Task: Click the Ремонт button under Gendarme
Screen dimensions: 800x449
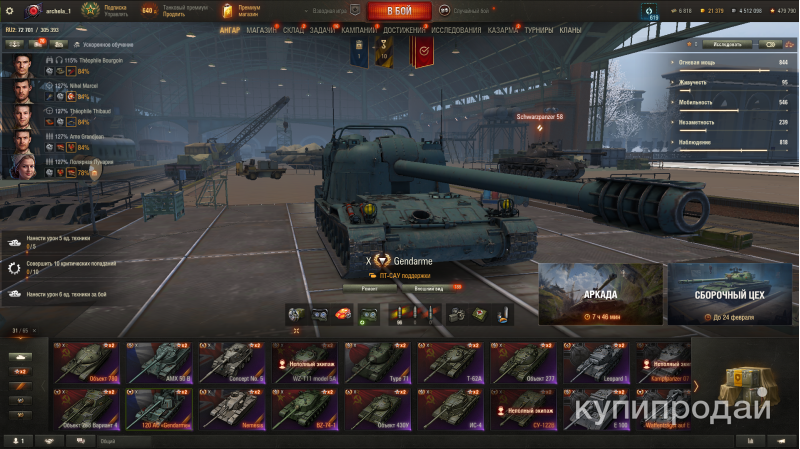Action: click(x=370, y=288)
